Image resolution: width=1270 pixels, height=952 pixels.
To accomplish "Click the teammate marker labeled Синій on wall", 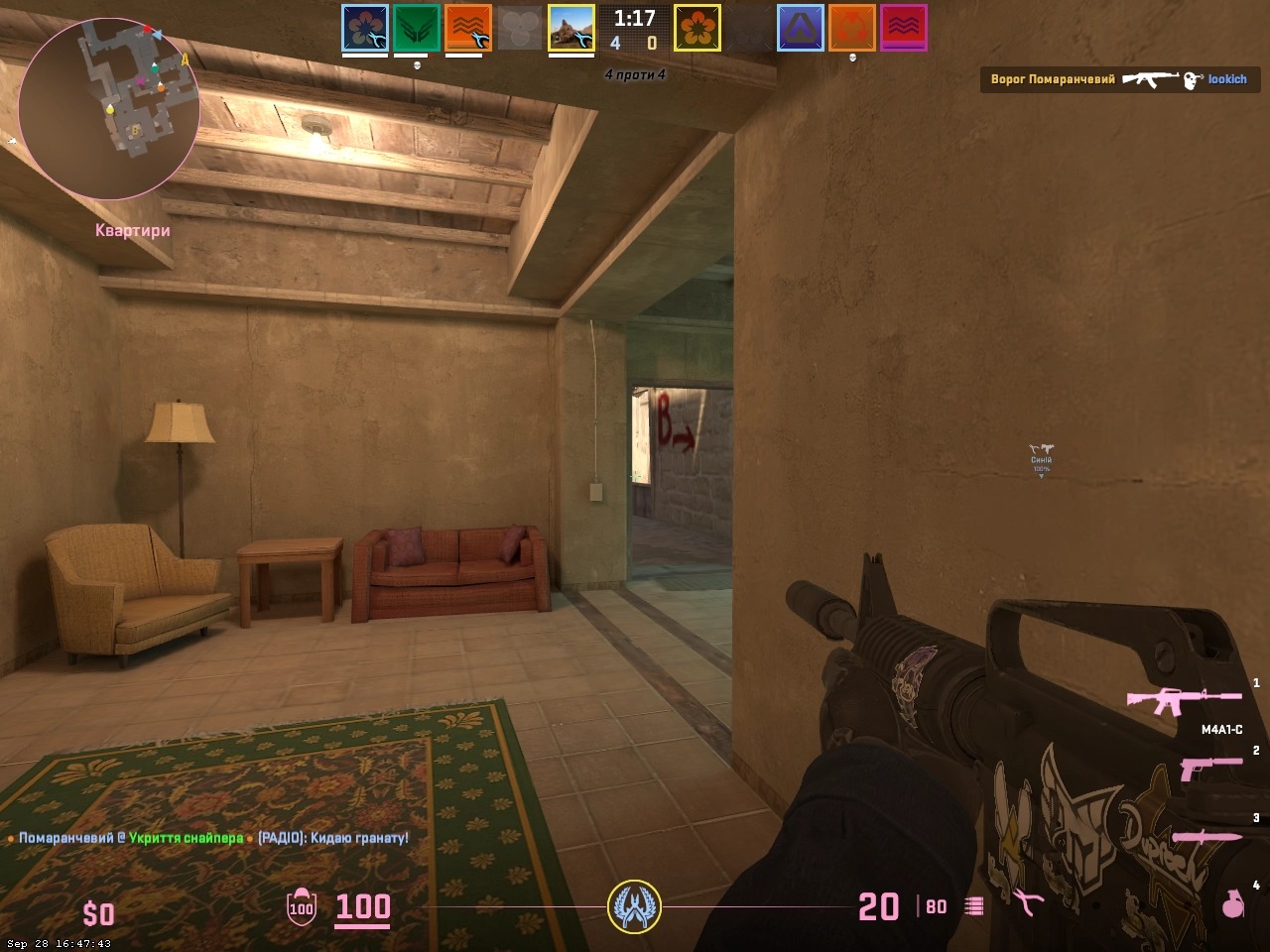I will pos(1042,458).
